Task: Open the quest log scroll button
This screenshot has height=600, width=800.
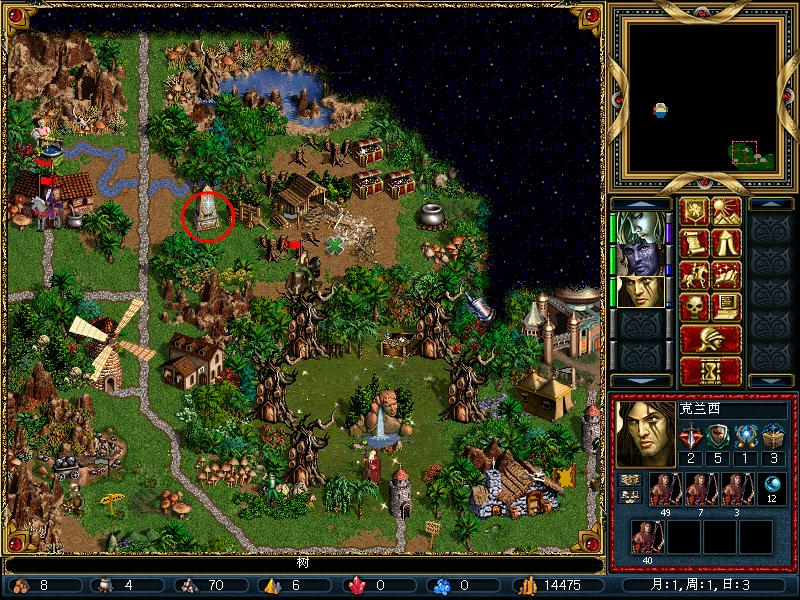Action: click(694, 243)
